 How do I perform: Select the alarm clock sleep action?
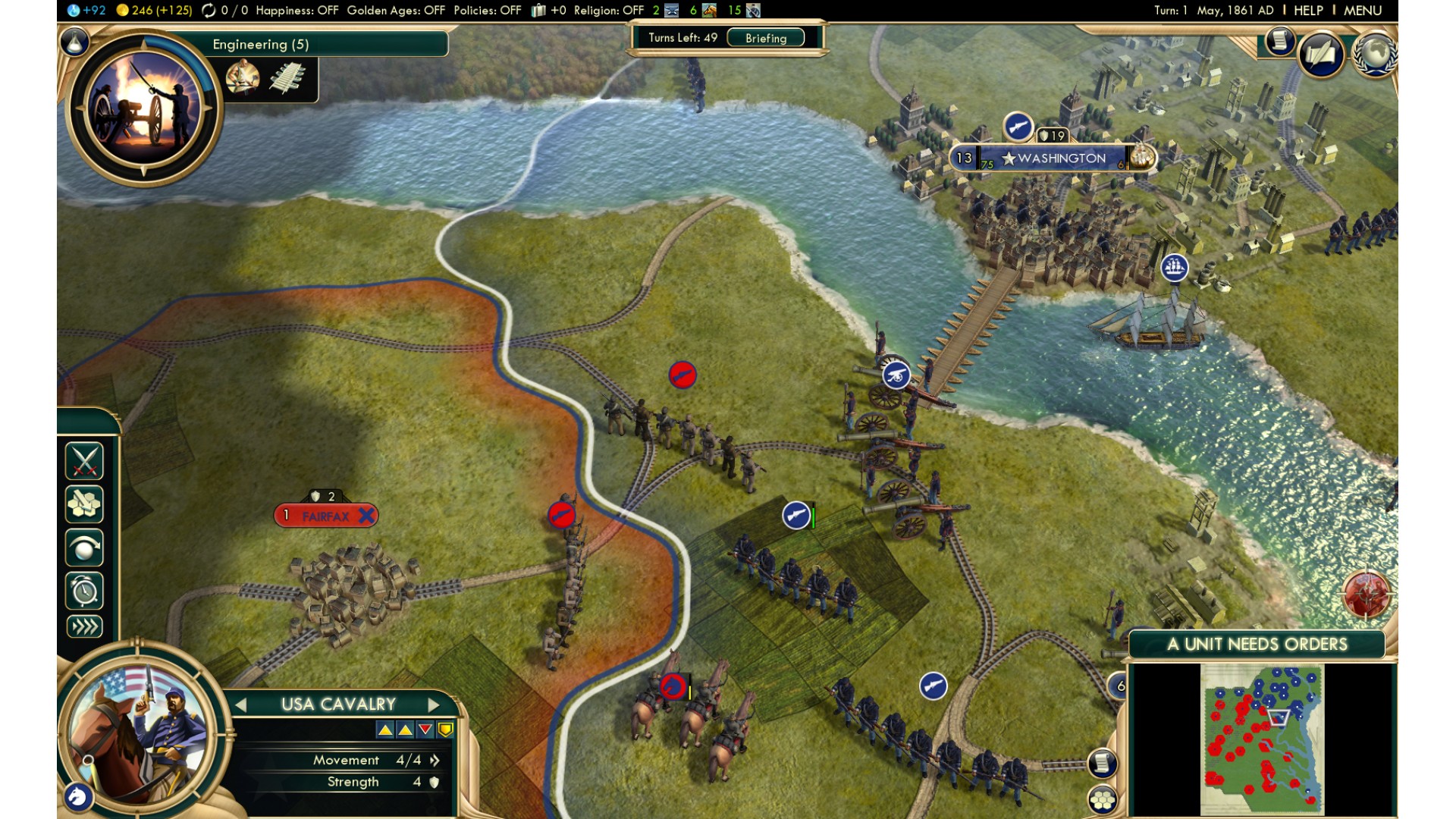84,590
